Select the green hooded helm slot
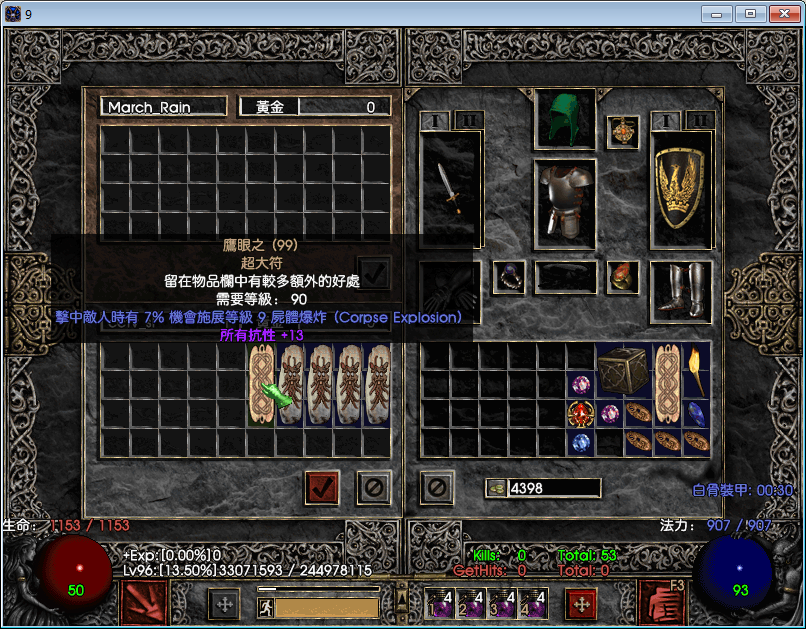Image resolution: width=806 pixels, height=629 pixels. click(565, 120)
